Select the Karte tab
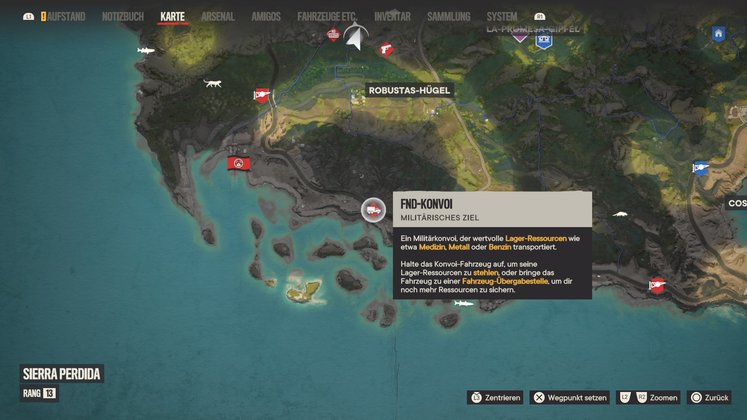 tap(173, 17)
